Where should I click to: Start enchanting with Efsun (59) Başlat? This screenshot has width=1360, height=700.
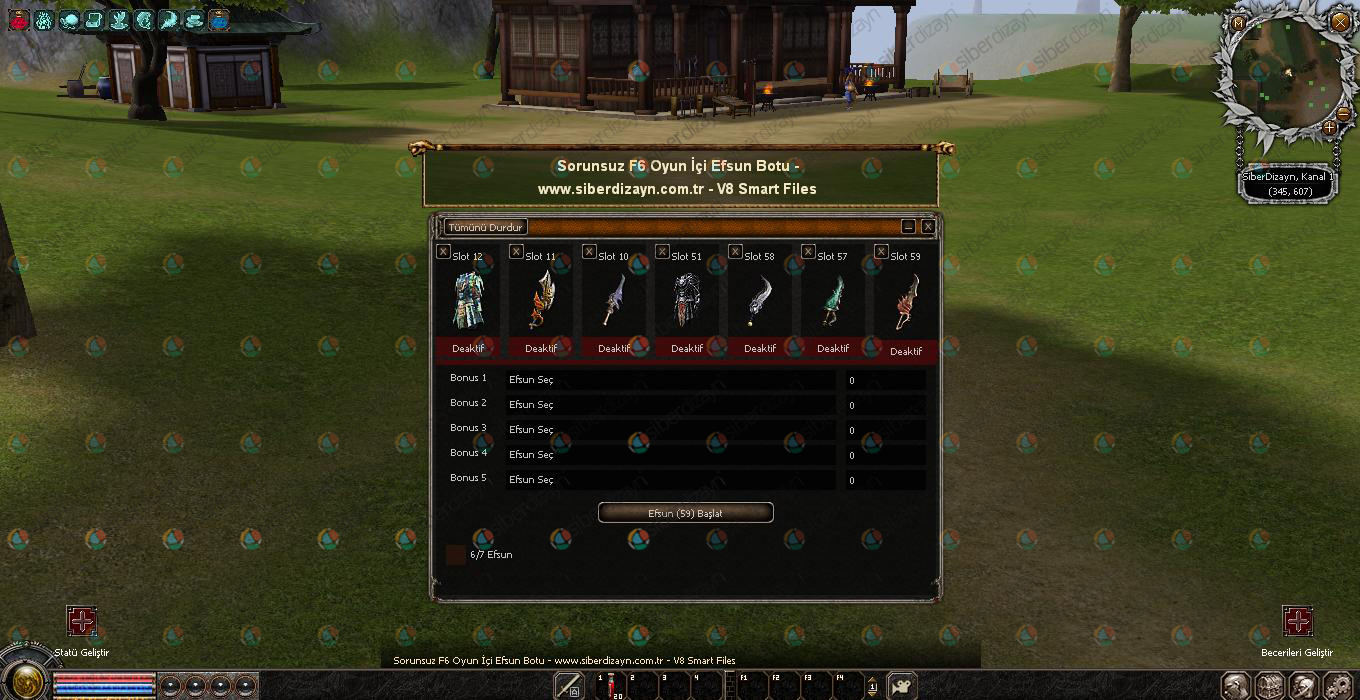click(685, 513)
